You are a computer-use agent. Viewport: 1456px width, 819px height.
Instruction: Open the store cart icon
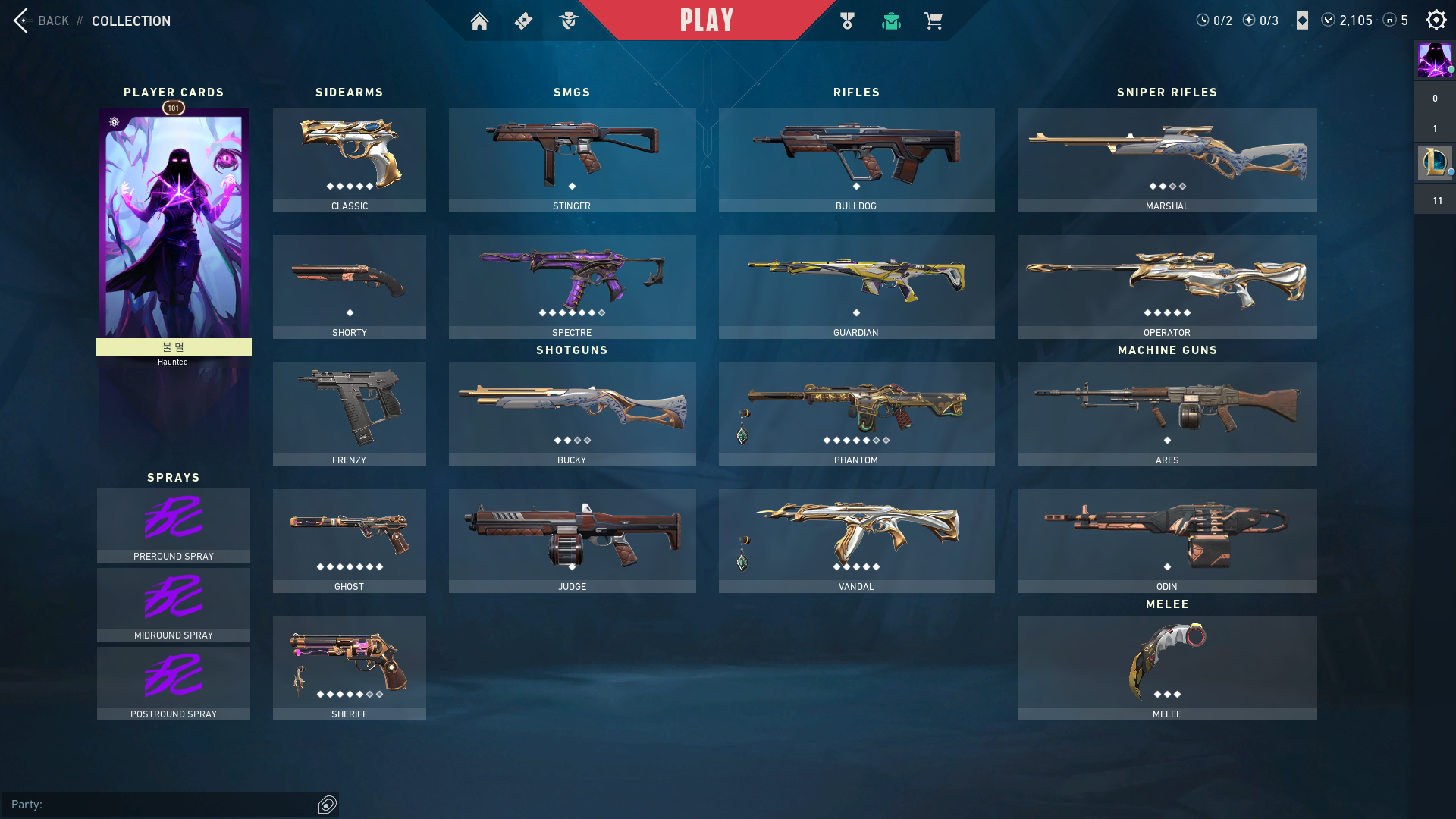pyautogui.click(x=933, y=21)
